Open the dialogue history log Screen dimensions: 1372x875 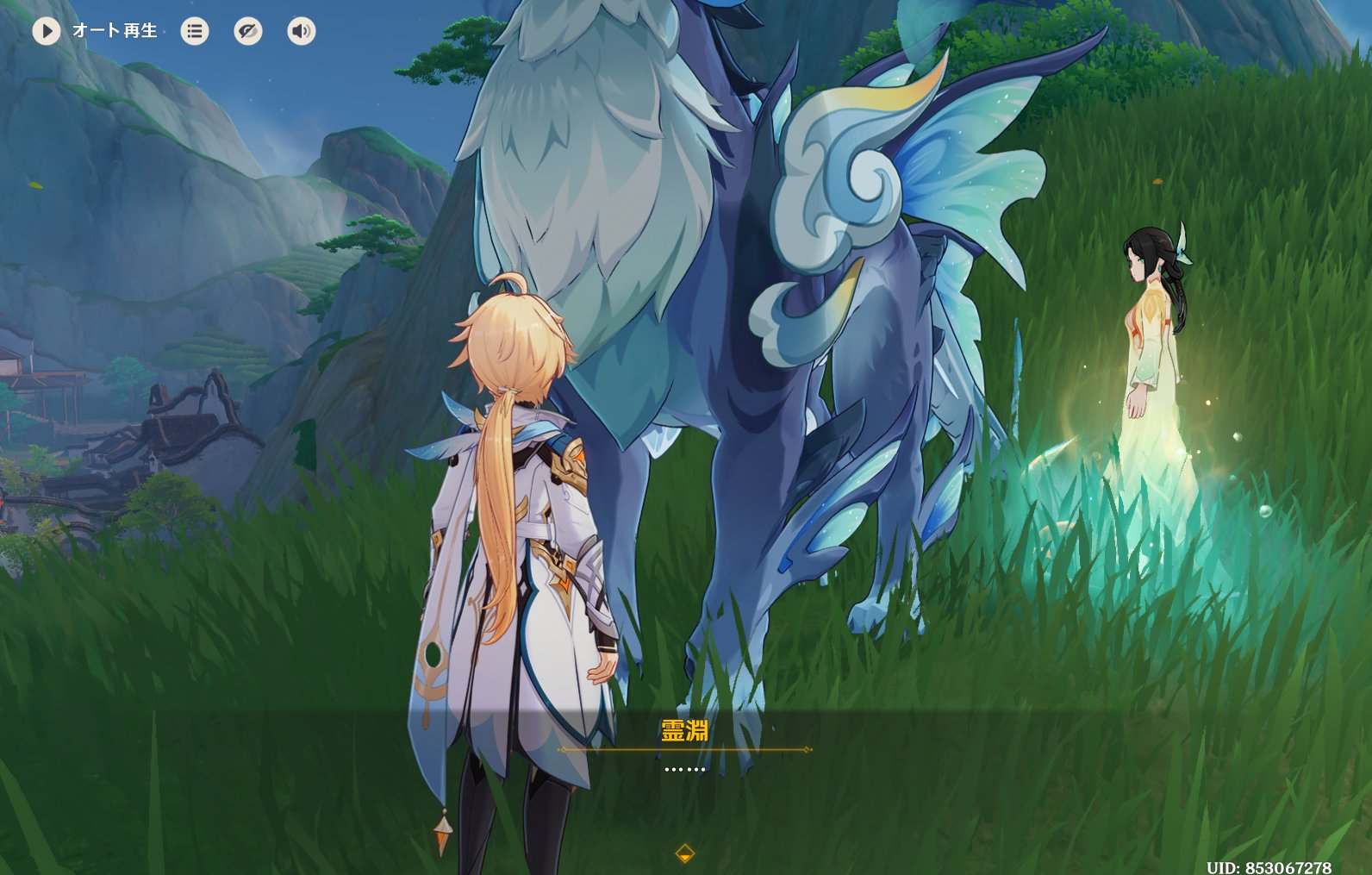(x=195, y=31)
